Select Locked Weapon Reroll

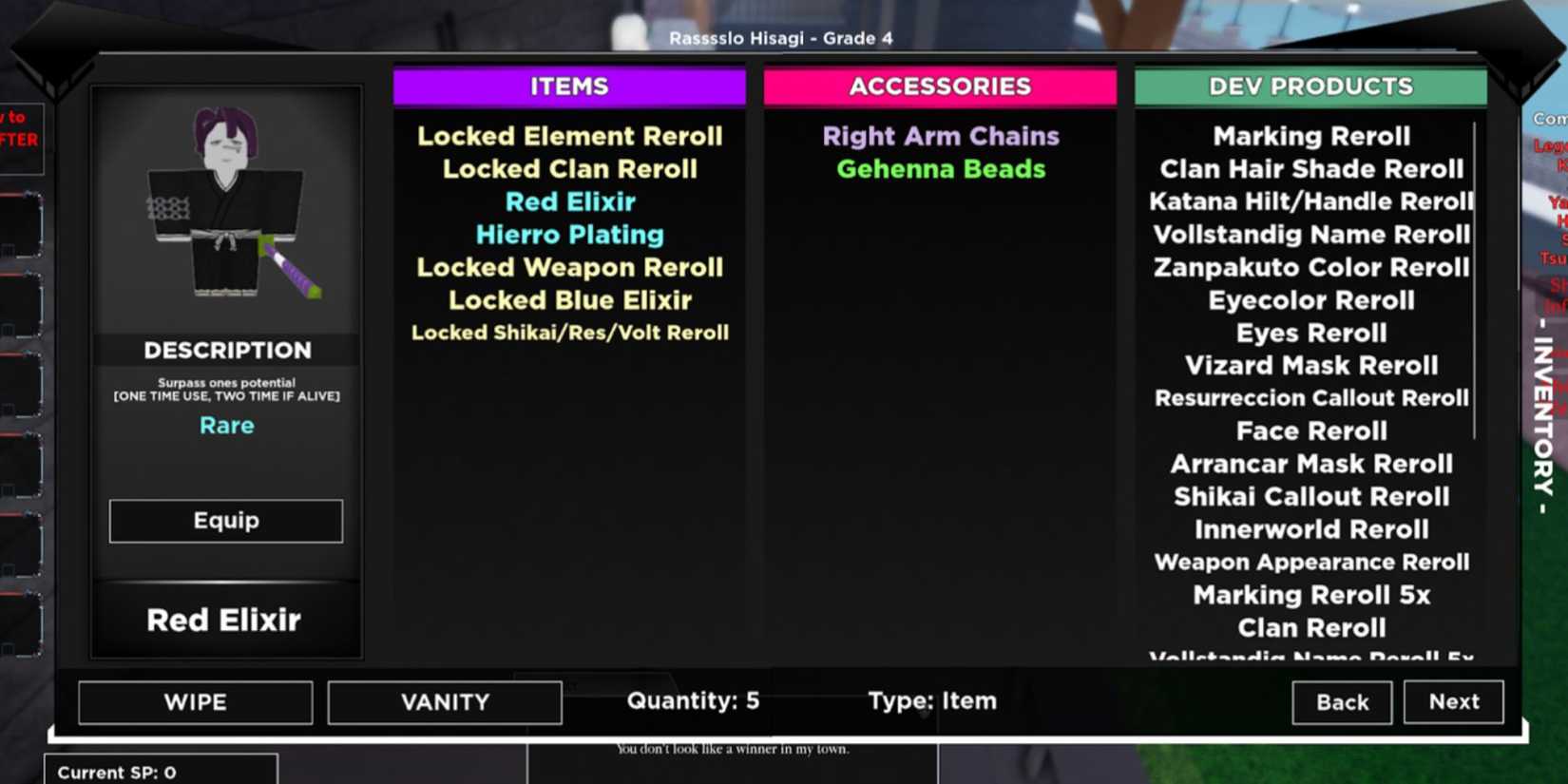tap(569, 267)
